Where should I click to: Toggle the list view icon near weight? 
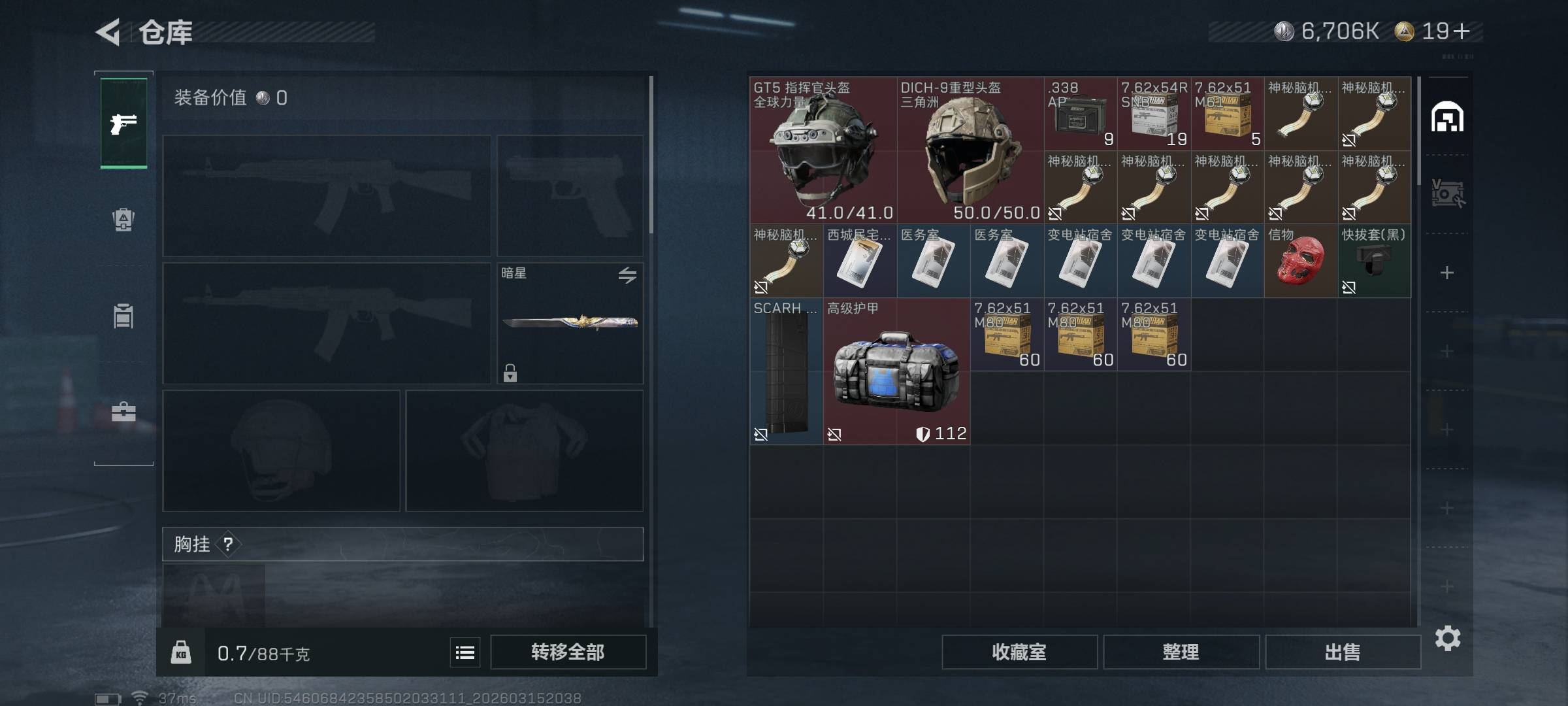pyautogui.click(x=465, y=652)
